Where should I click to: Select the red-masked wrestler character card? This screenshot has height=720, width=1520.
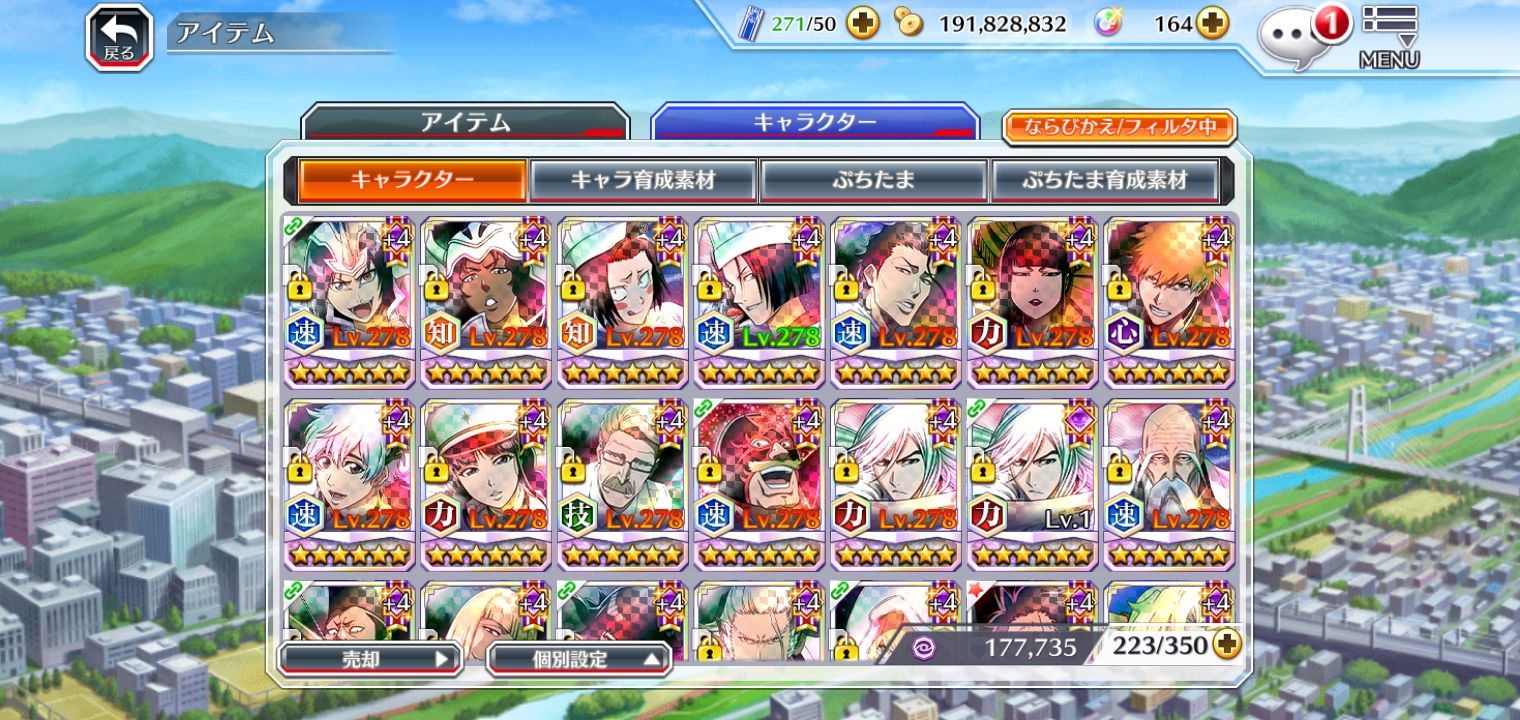click(x=758, y=482)
